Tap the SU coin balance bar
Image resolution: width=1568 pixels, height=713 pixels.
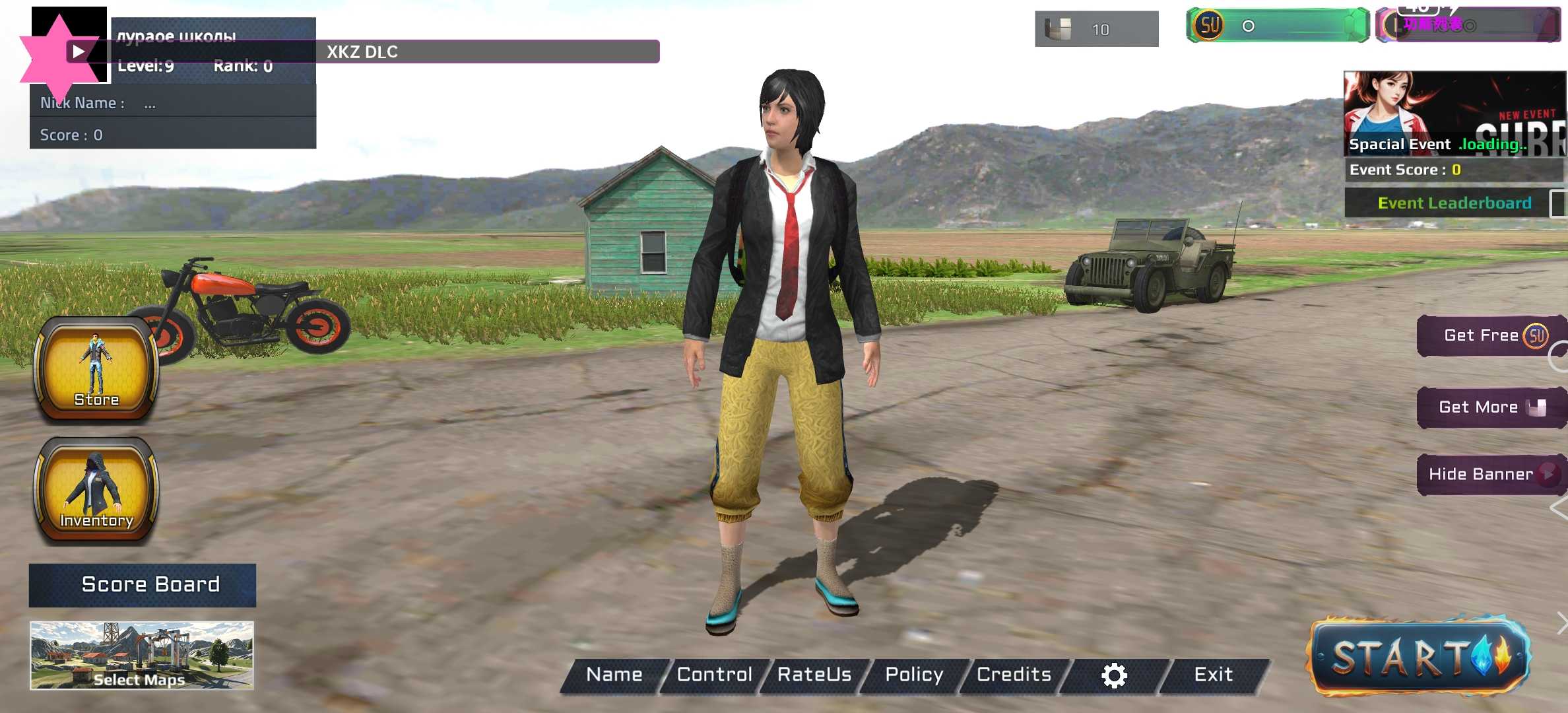(1277, 26)
